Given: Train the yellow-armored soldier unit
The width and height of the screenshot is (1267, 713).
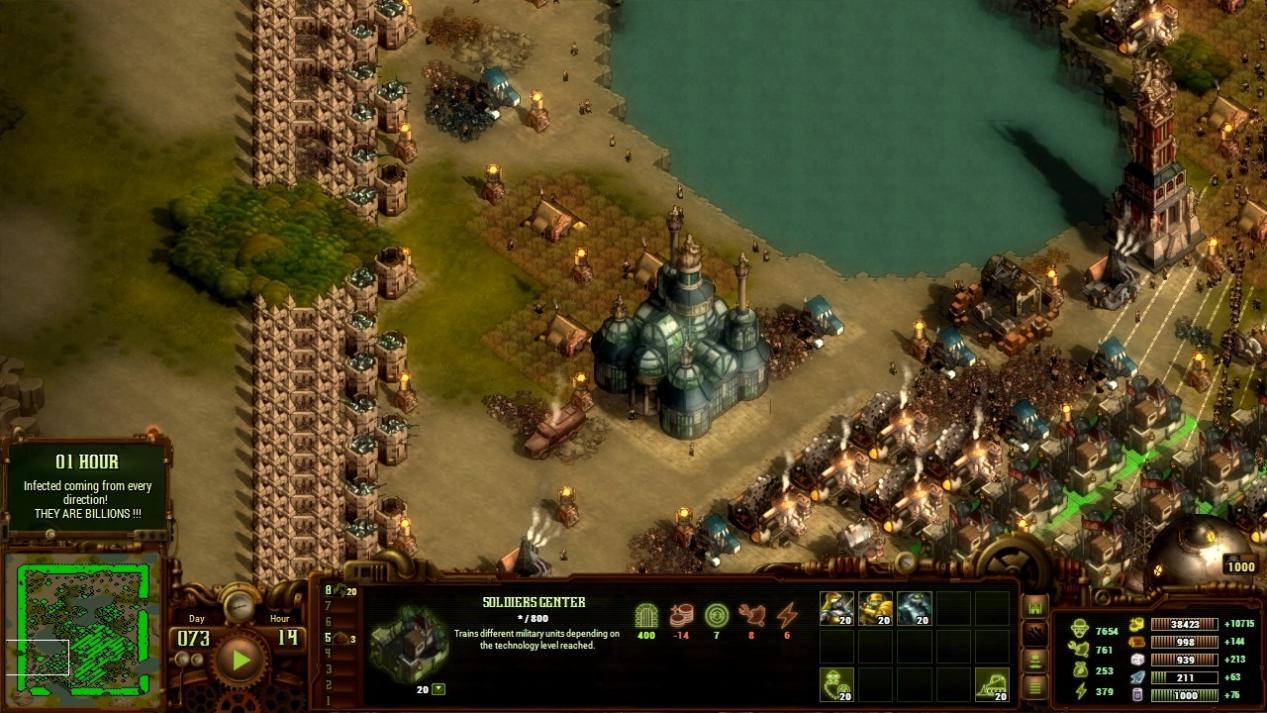Looking at the screenshot, I should [875, 608].
